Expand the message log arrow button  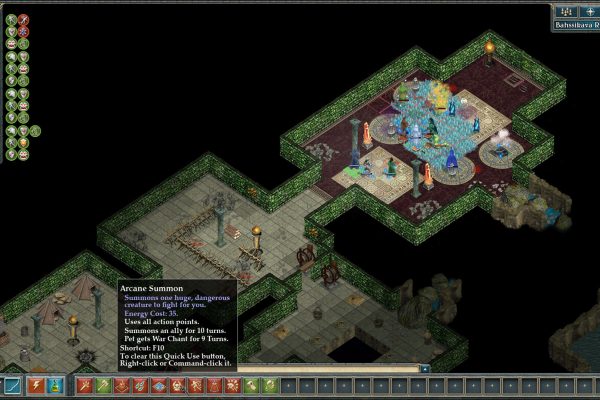(x=425, y=369)
